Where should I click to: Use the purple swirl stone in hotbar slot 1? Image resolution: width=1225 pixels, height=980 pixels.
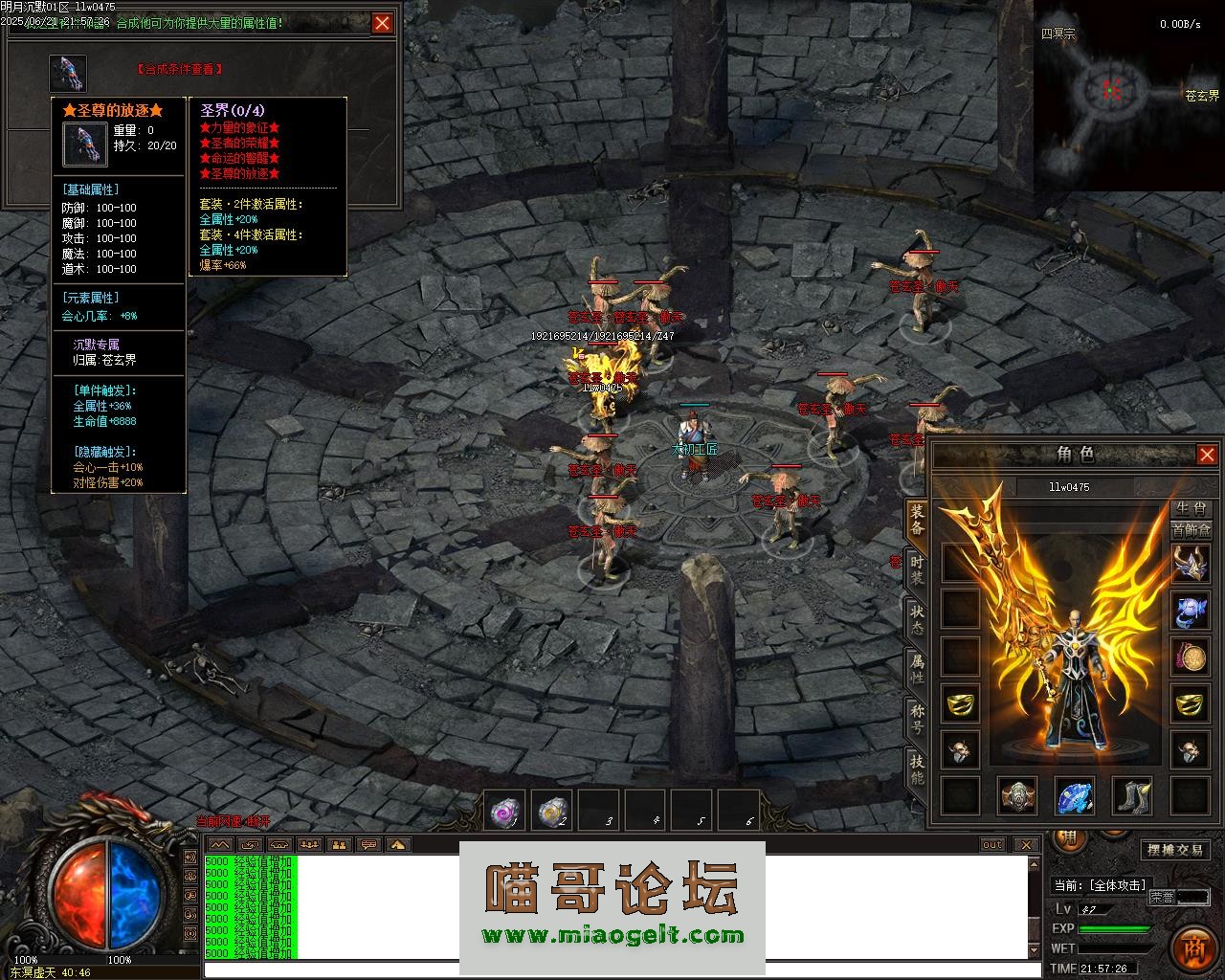point(504,812)
